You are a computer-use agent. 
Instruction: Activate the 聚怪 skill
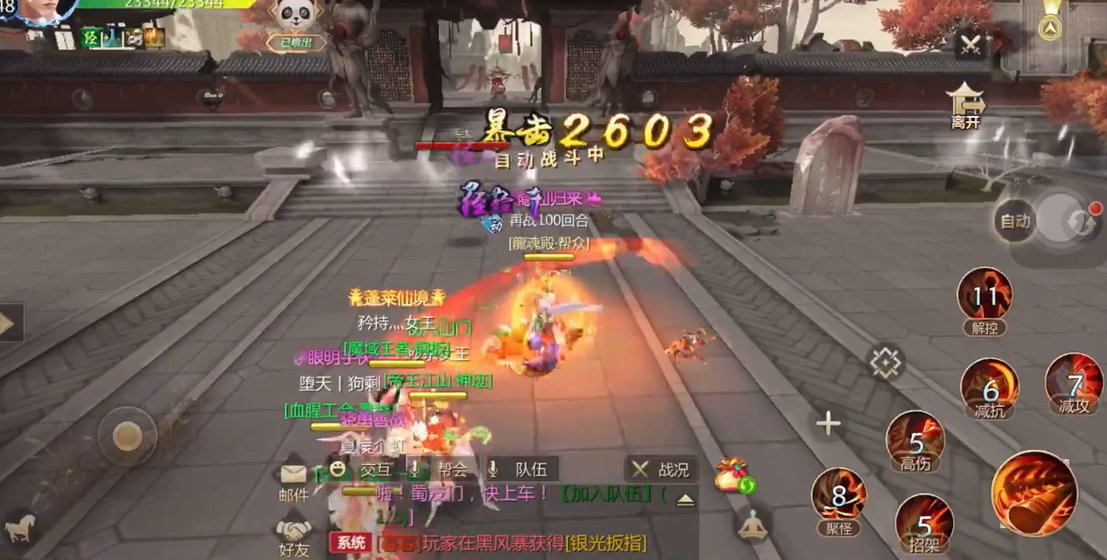pyautogui.click(x=838, y=496)
